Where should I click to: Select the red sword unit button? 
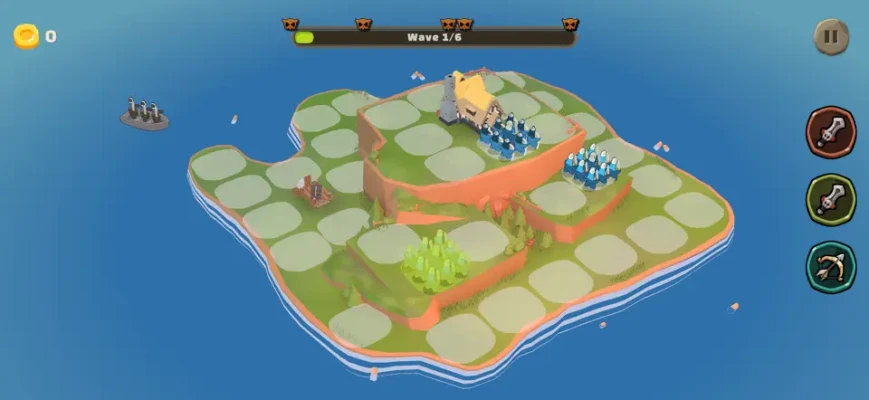tap(831, 132)
